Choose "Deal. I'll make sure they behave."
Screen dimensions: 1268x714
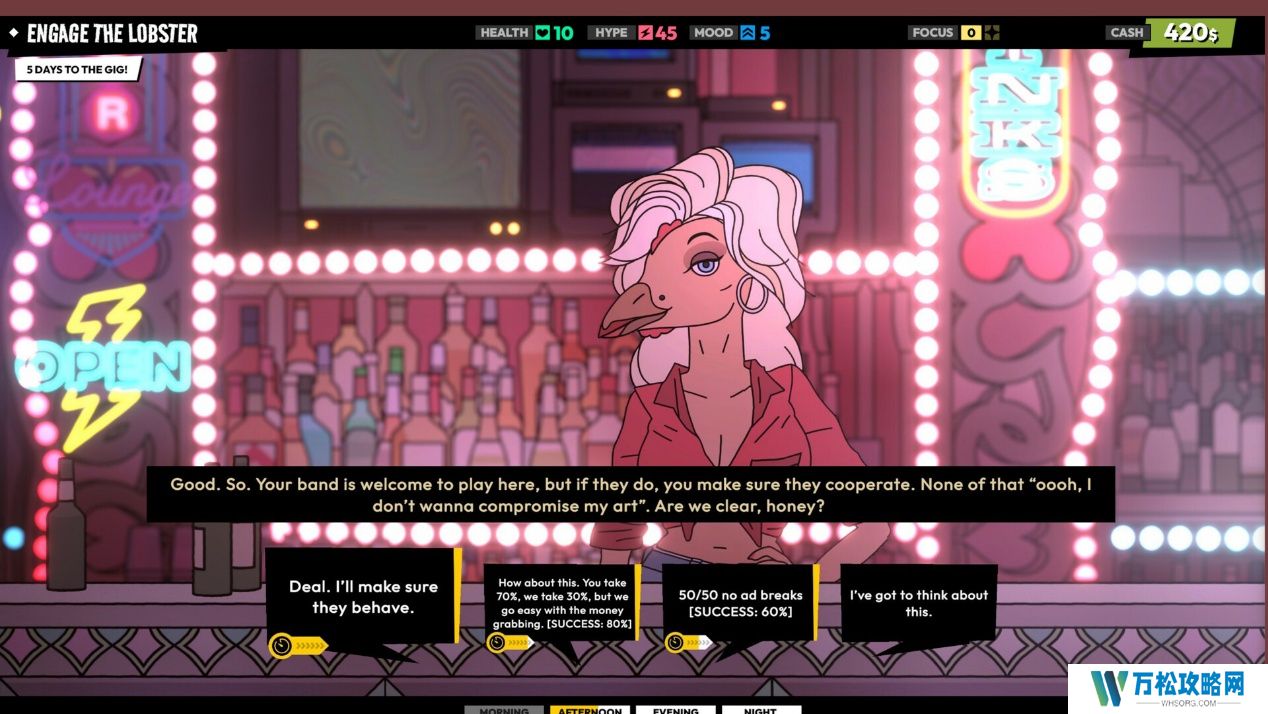(x=363, y=597)
